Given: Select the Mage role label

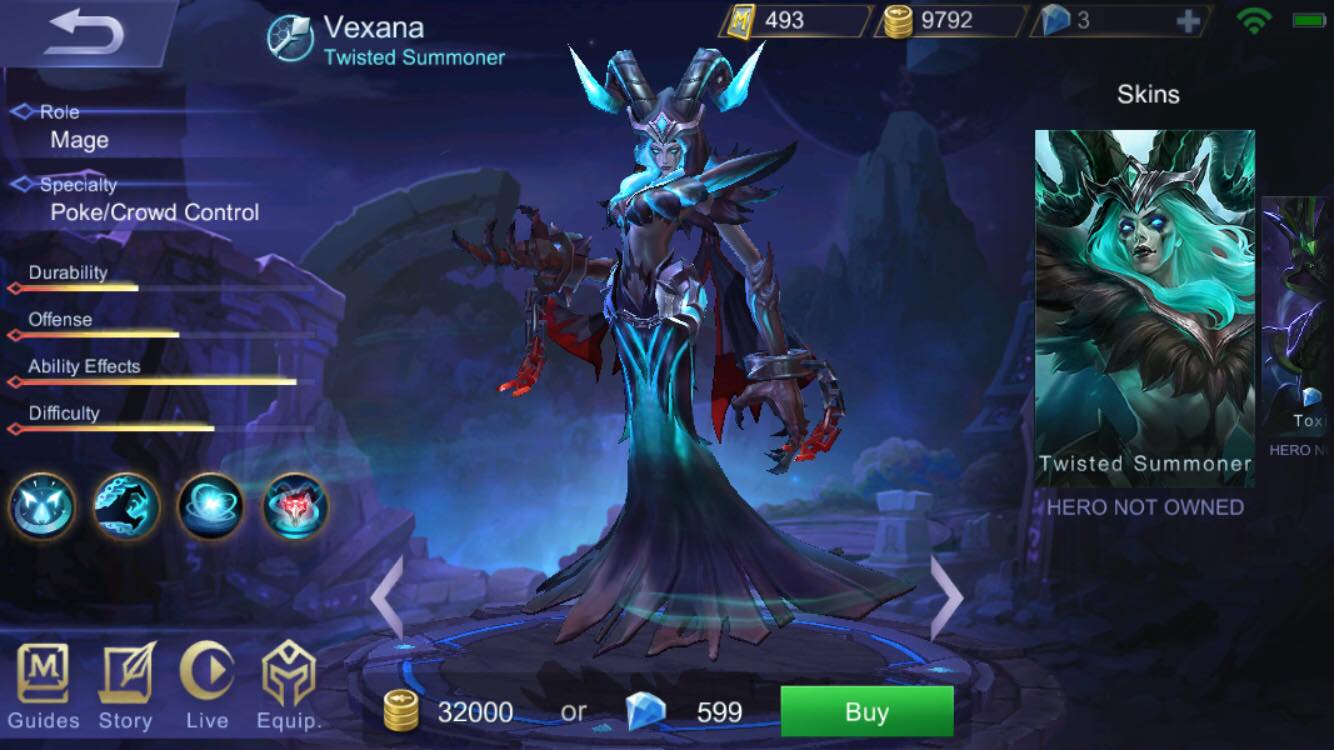Looking at the screenshot, I should [x=80, y=140].
